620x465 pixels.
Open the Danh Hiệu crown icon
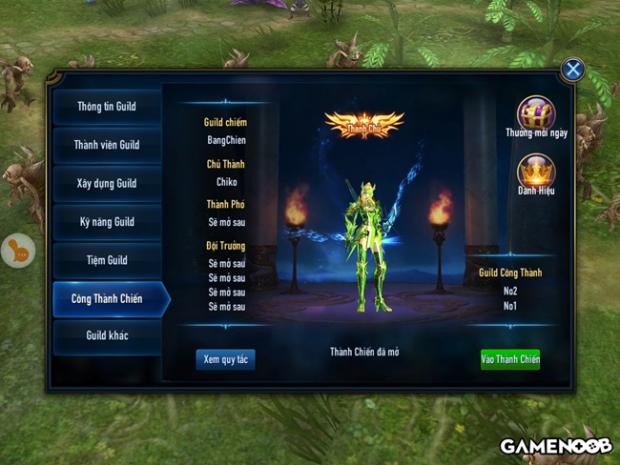point(536,170)
